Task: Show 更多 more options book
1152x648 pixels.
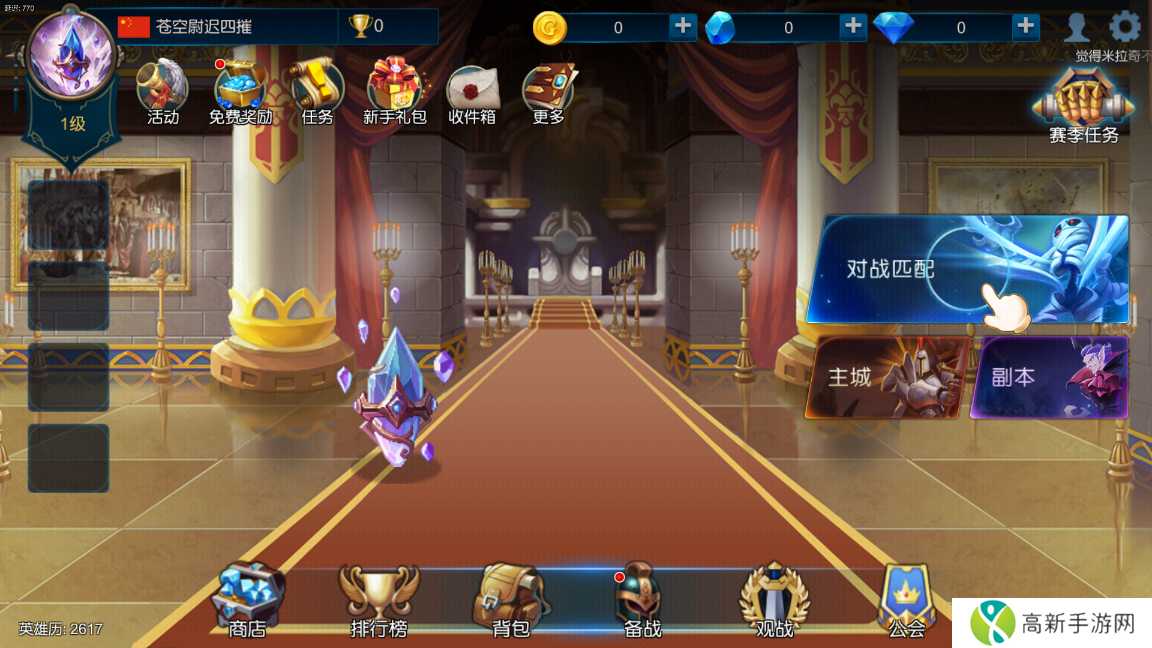Action: [x=549, y=90]
